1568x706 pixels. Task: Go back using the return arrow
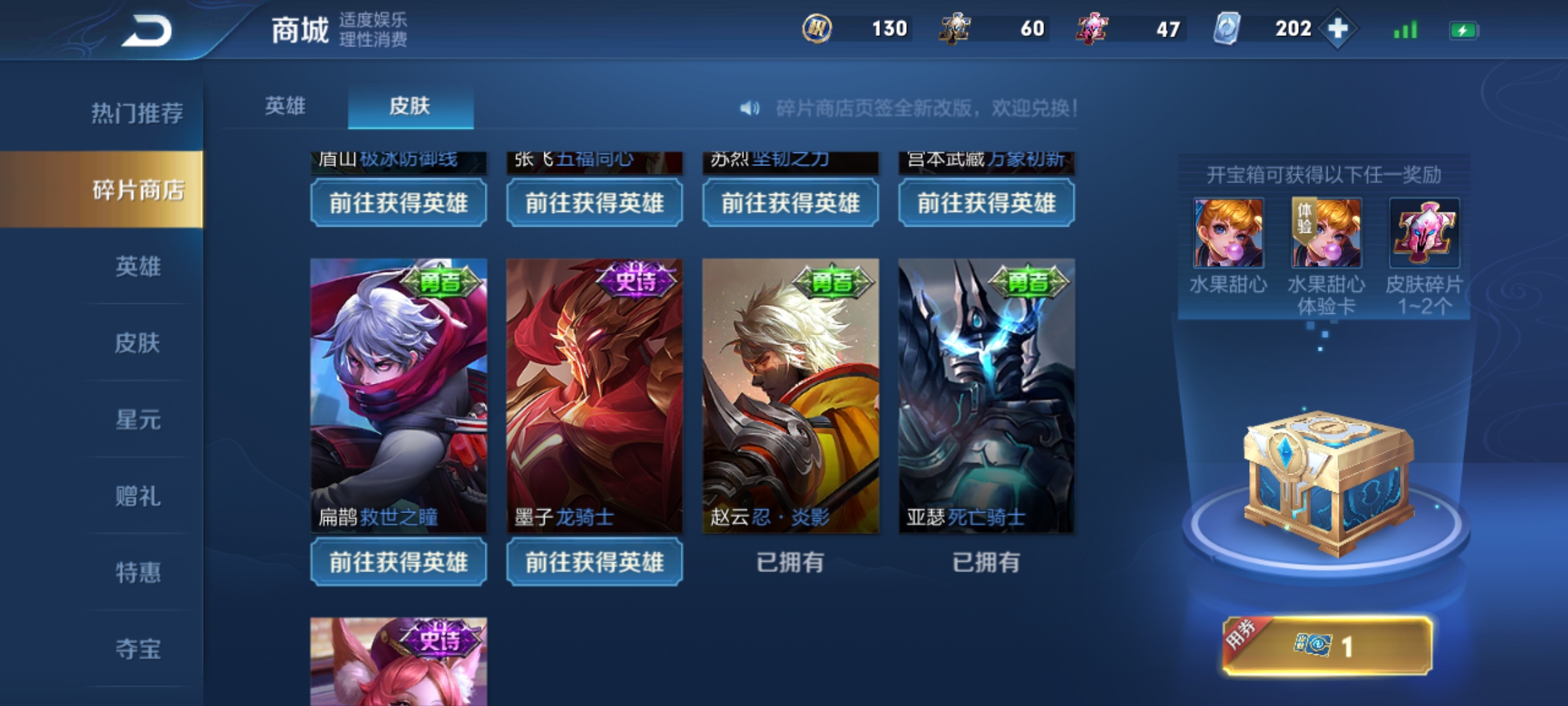tap(146, 31)
